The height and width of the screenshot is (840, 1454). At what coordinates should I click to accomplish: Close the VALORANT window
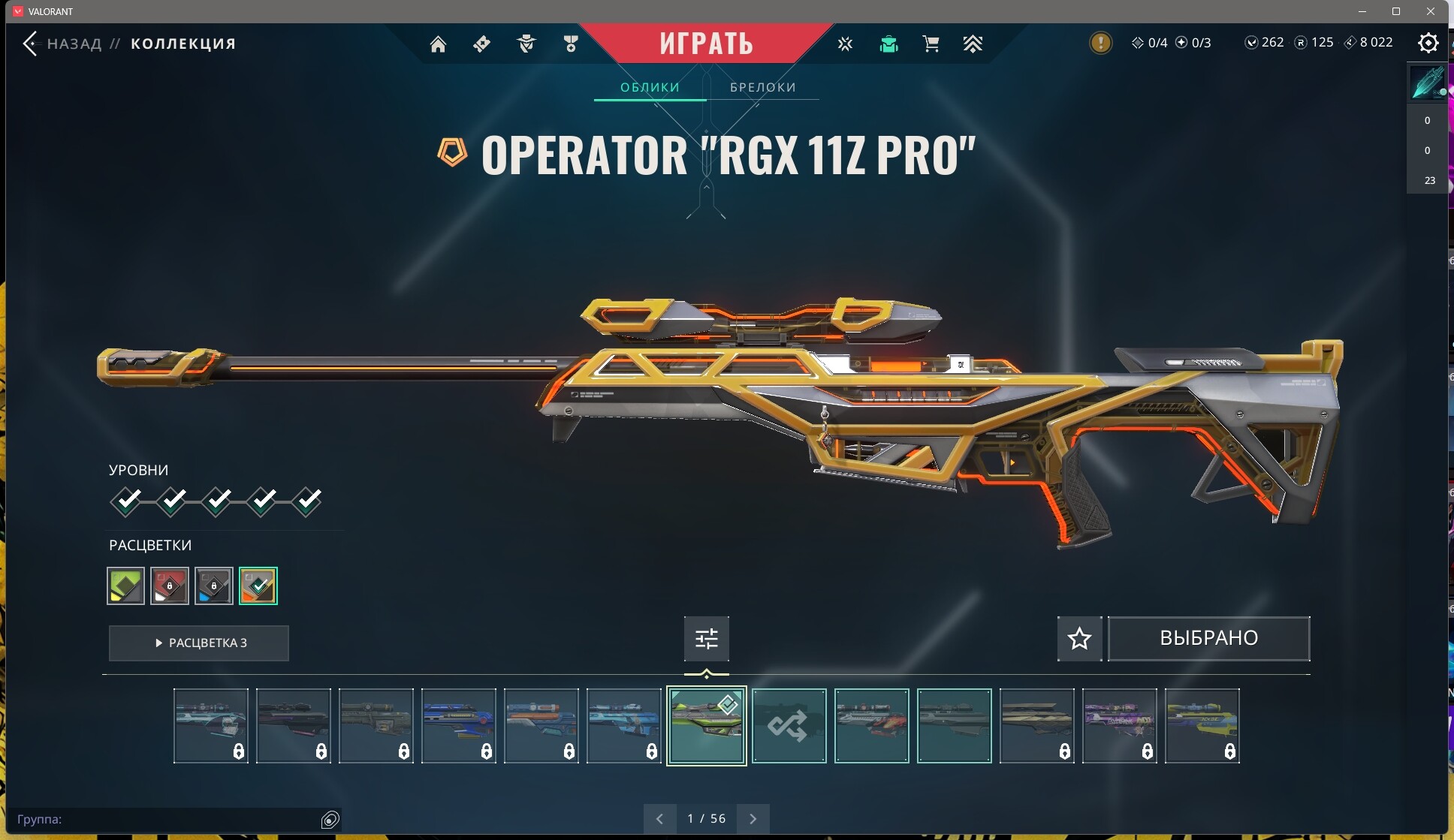1431,11
